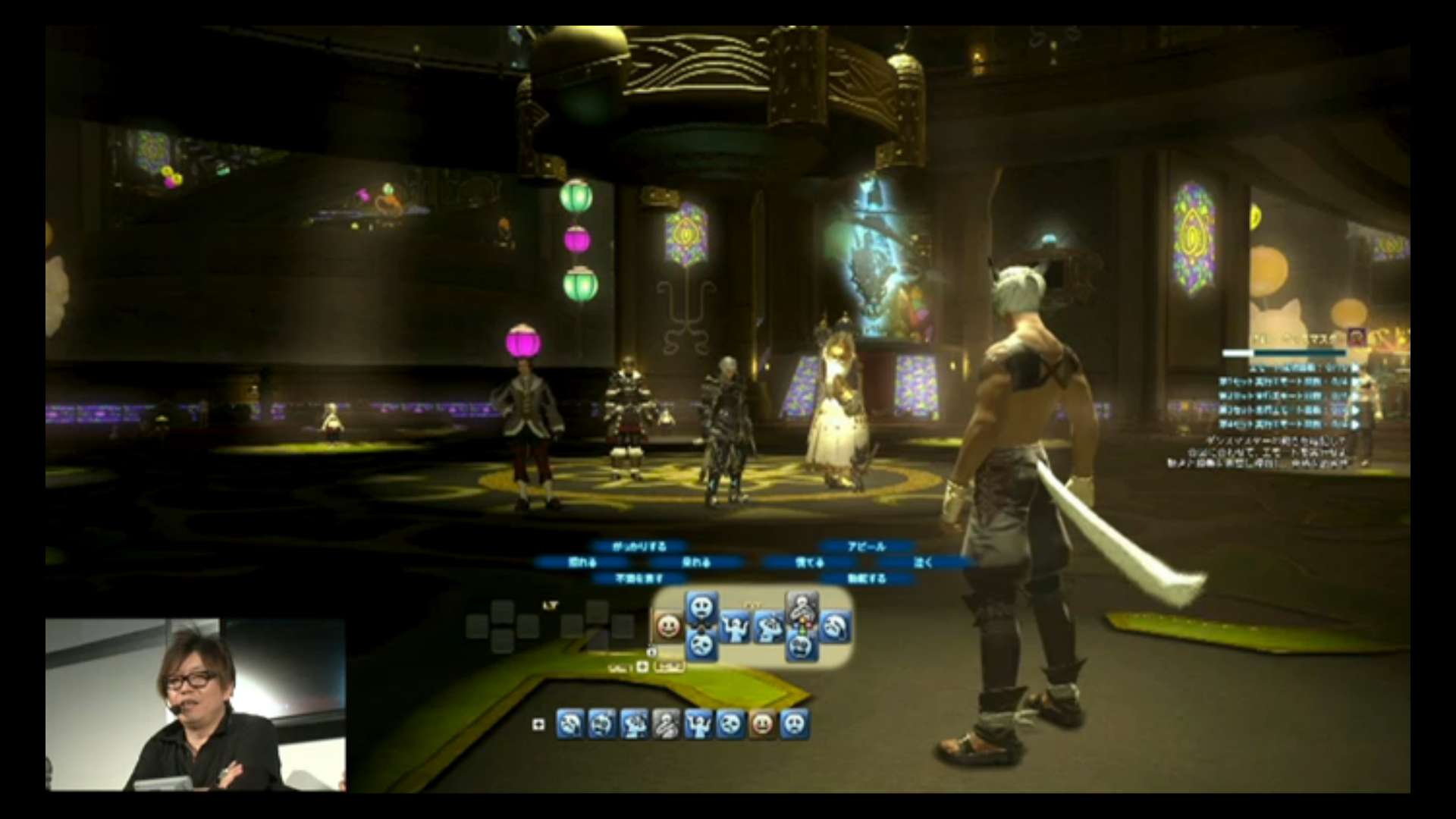This screenshot has height=819, width=1456.
Task: Click the presenter webcam inset
Action: coord(196,704)
